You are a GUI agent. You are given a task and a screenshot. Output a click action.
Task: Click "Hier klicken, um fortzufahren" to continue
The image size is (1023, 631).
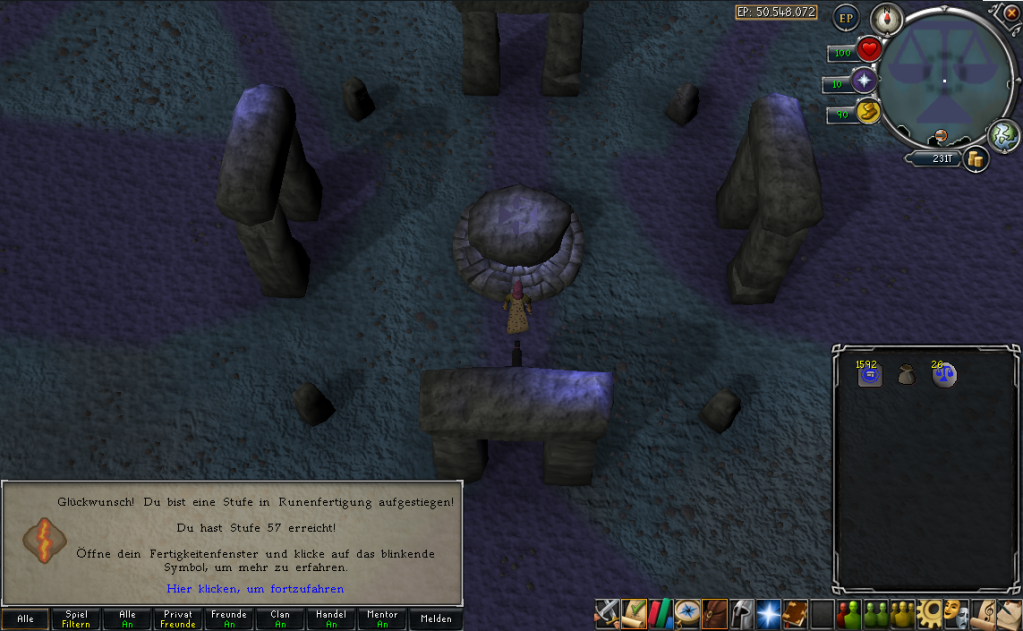pyautogui.click(x=255, y=589)
